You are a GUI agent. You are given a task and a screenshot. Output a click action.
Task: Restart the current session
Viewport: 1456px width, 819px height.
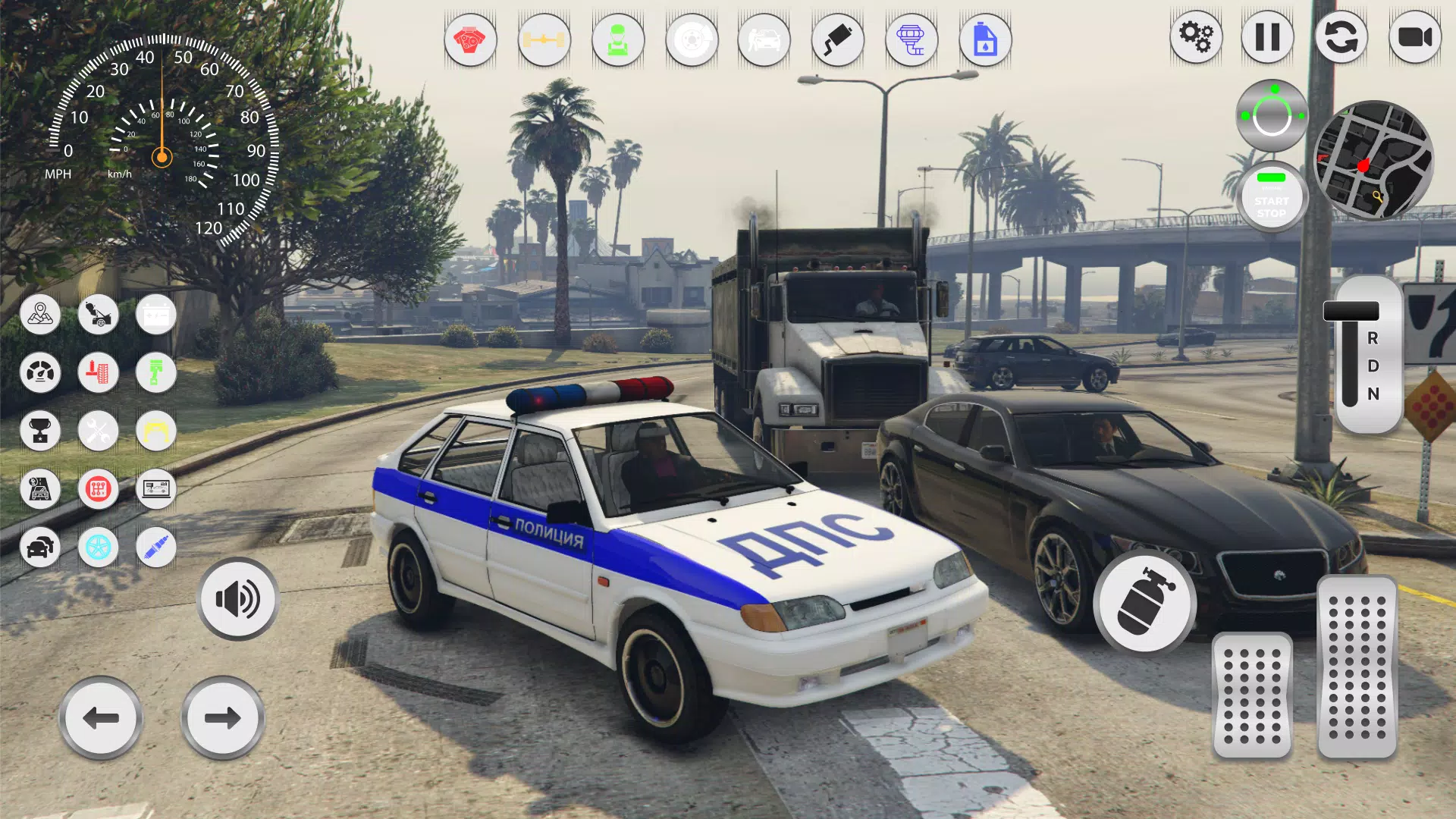[x=1341, y=36]
